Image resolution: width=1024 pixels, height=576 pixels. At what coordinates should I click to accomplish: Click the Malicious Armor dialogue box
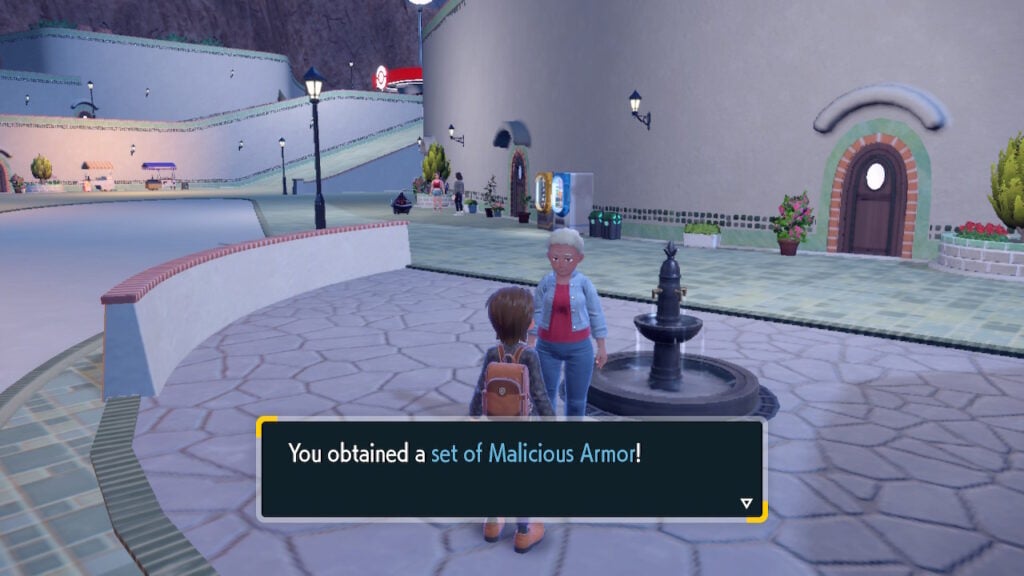click(x=511, y=469)
